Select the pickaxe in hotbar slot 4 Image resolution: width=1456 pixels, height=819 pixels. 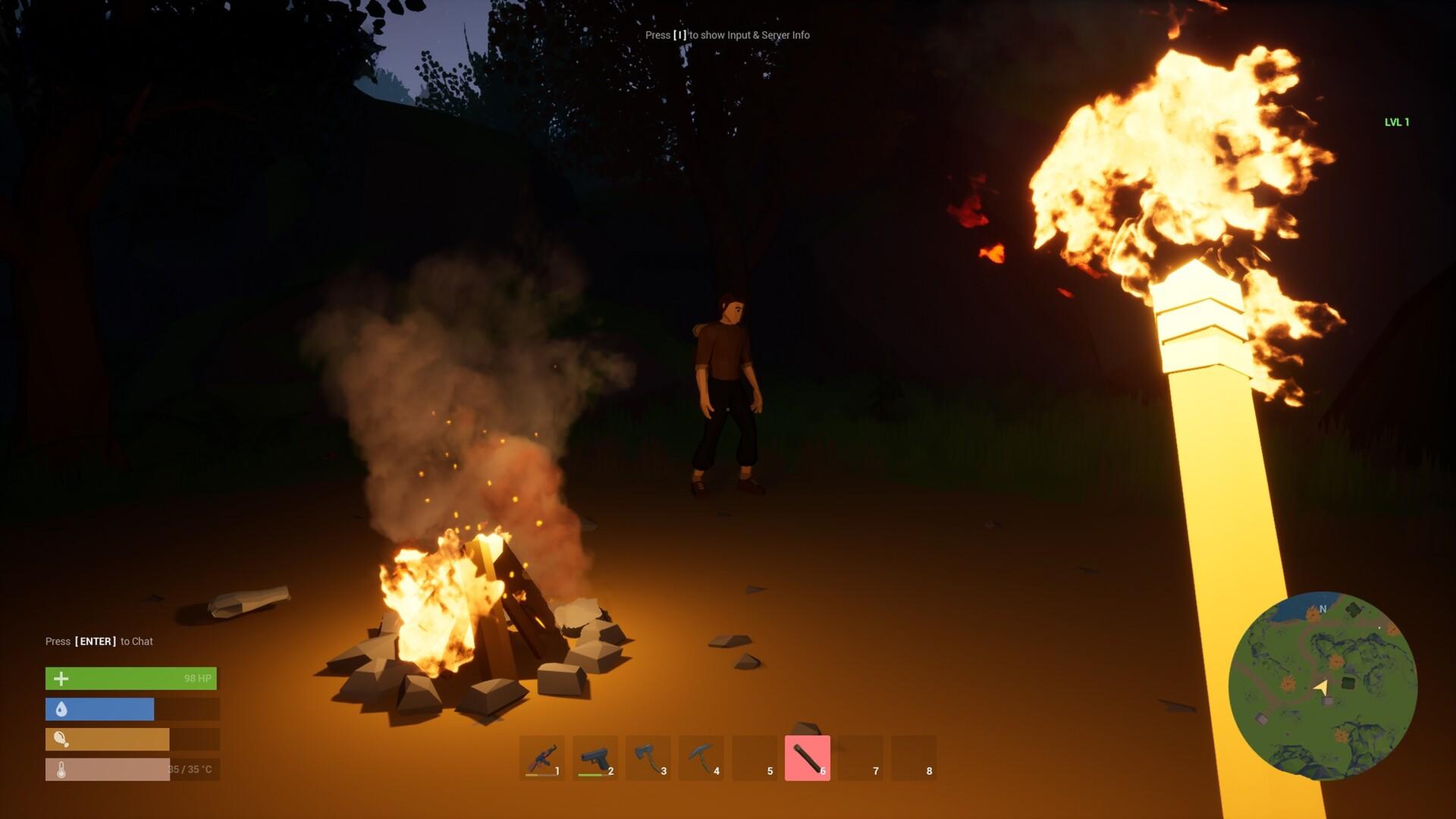click(x=701, y=756)
